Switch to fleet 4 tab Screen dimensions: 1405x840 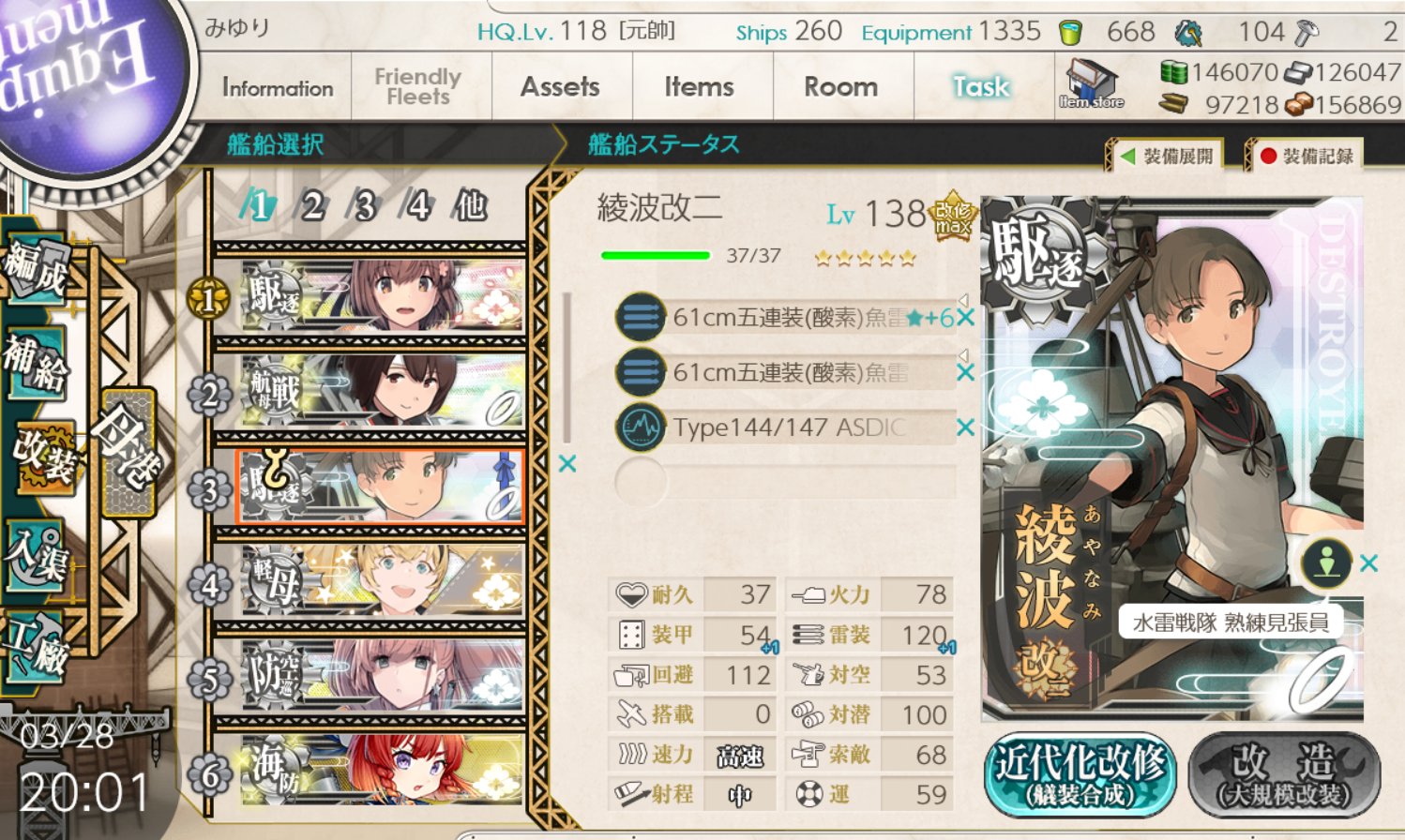click(x=416, y=205)
